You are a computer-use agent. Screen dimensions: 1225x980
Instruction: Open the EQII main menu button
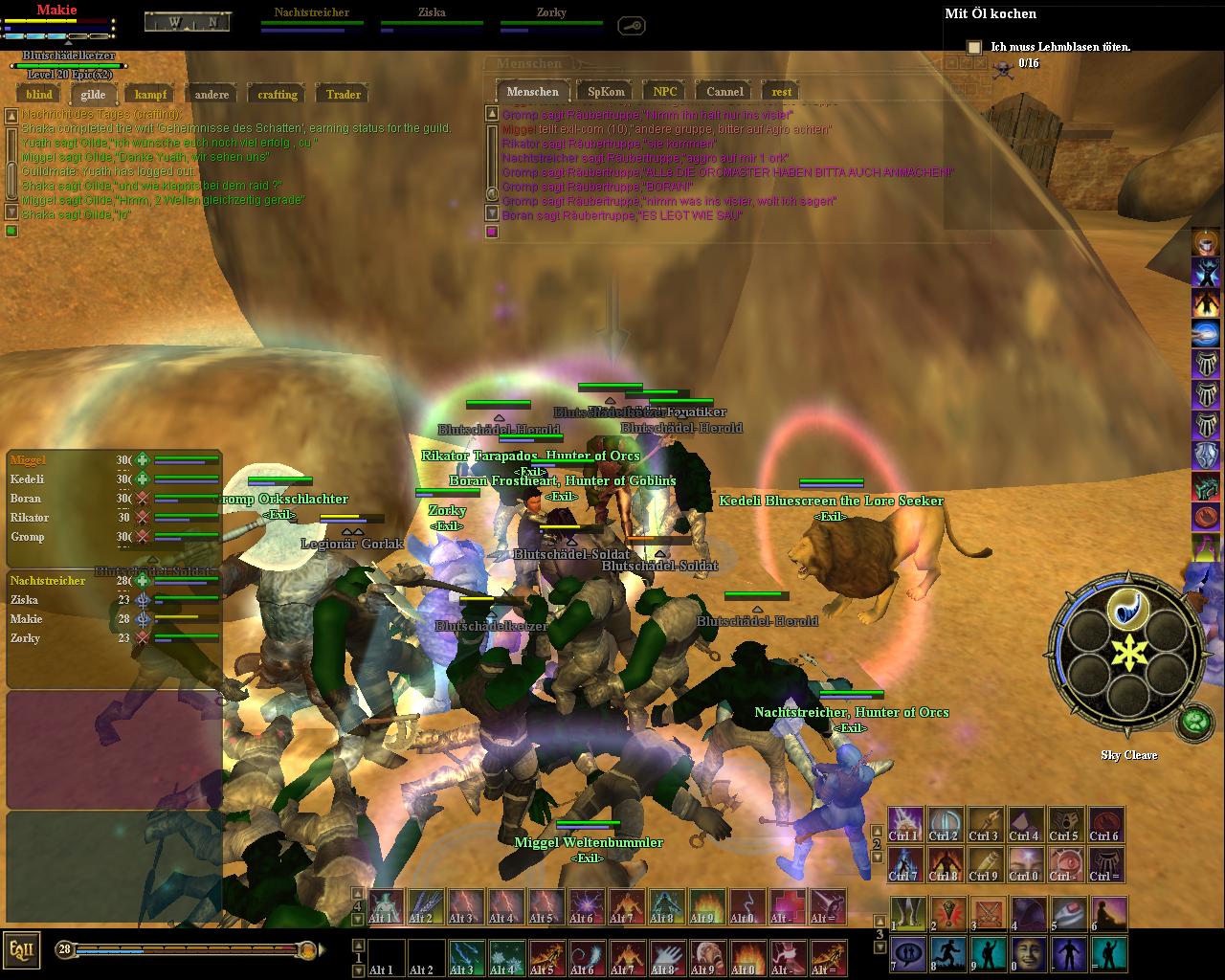(x=22, y=949)
